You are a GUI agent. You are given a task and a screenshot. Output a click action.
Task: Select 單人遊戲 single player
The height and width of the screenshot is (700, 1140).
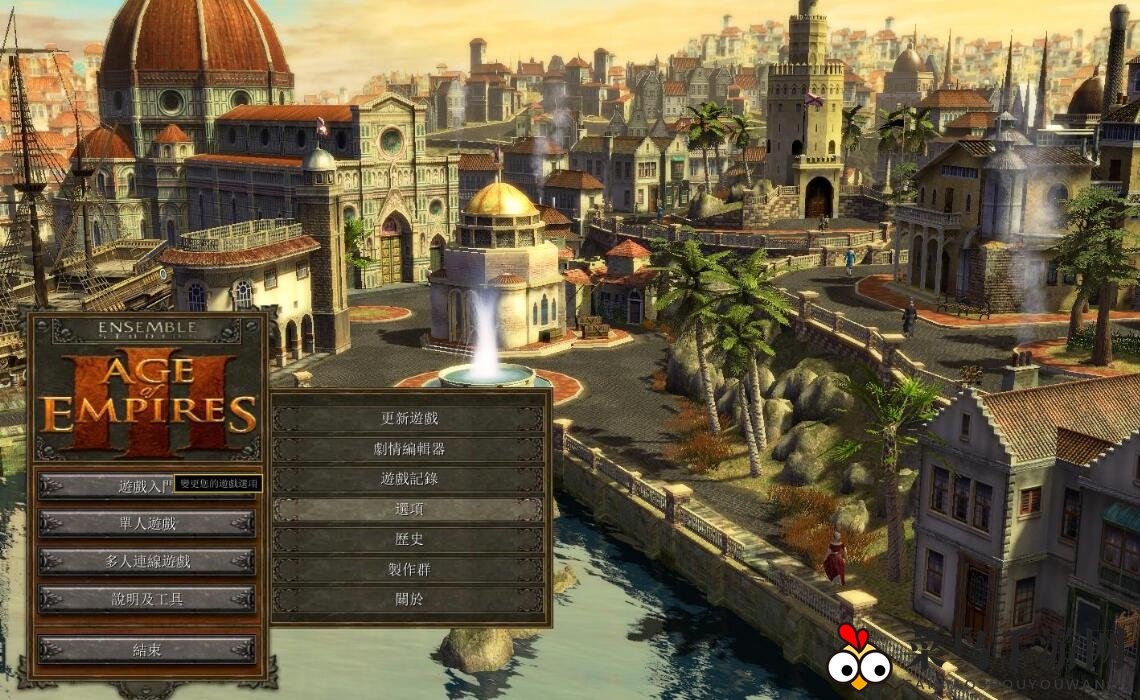click(147, 523)
